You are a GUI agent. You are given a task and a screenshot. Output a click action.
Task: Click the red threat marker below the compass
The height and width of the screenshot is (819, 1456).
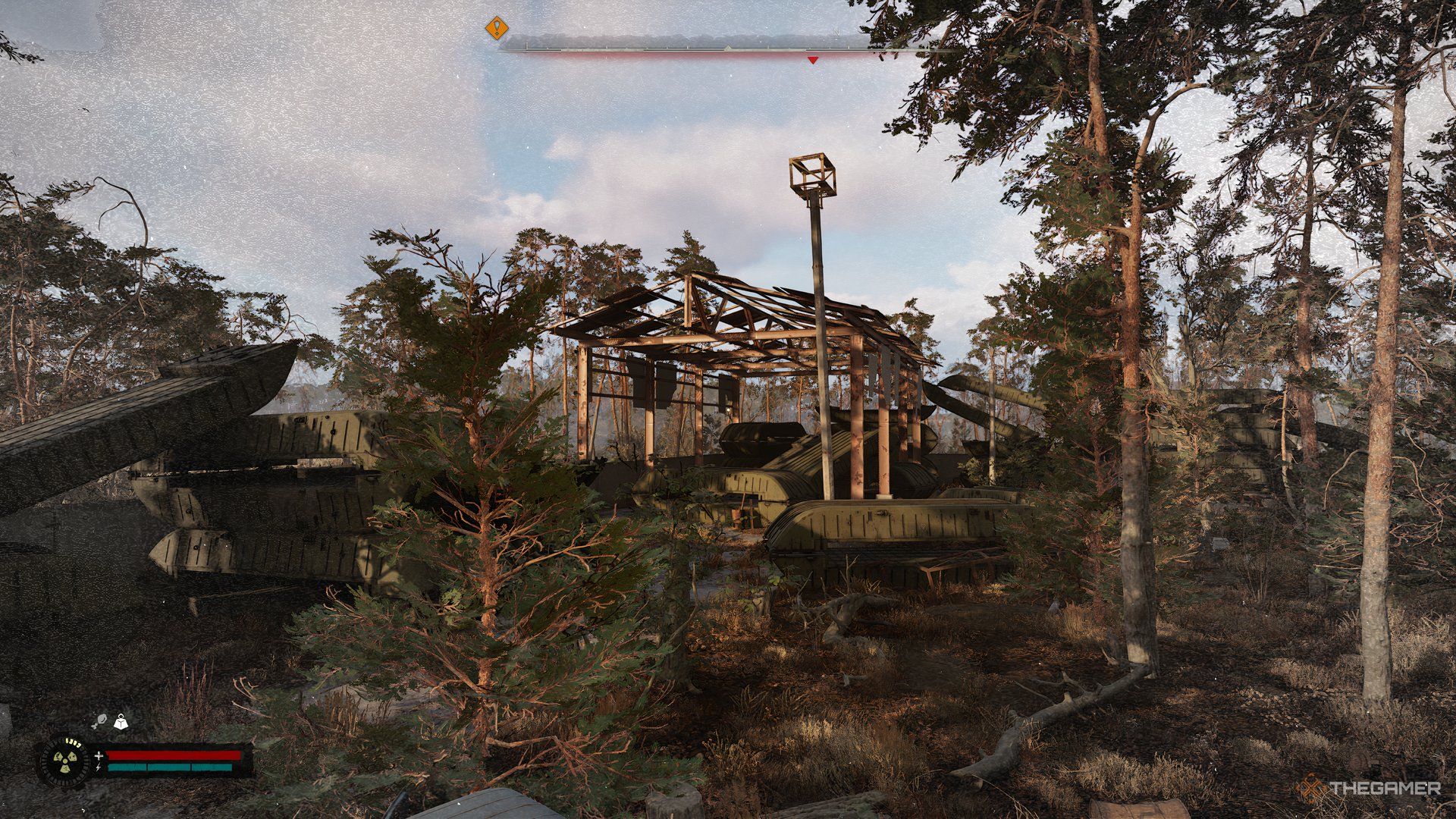814,59
